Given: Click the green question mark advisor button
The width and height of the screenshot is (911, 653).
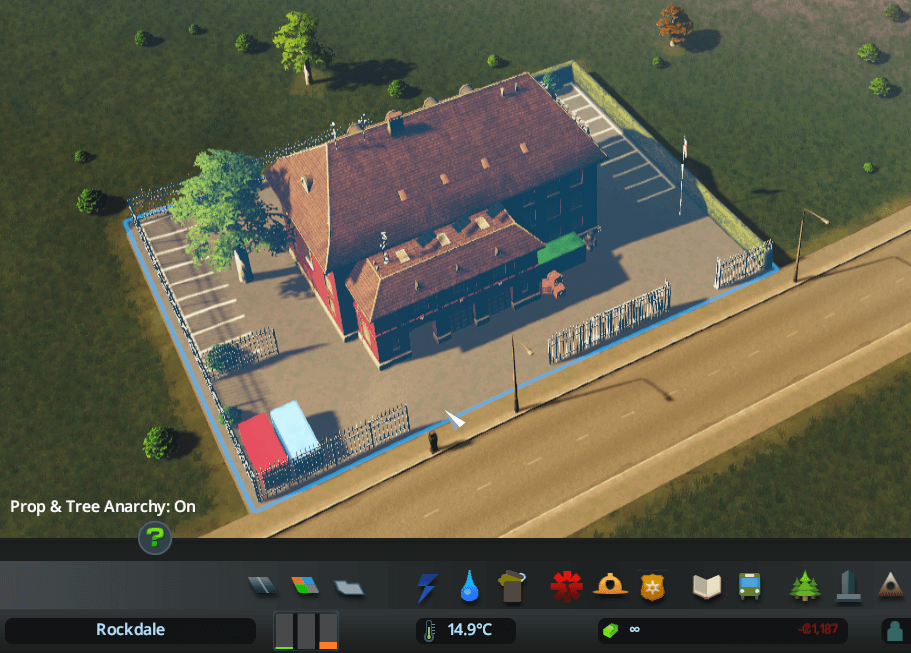Looking at the screenshot, I should click(155, 539).
